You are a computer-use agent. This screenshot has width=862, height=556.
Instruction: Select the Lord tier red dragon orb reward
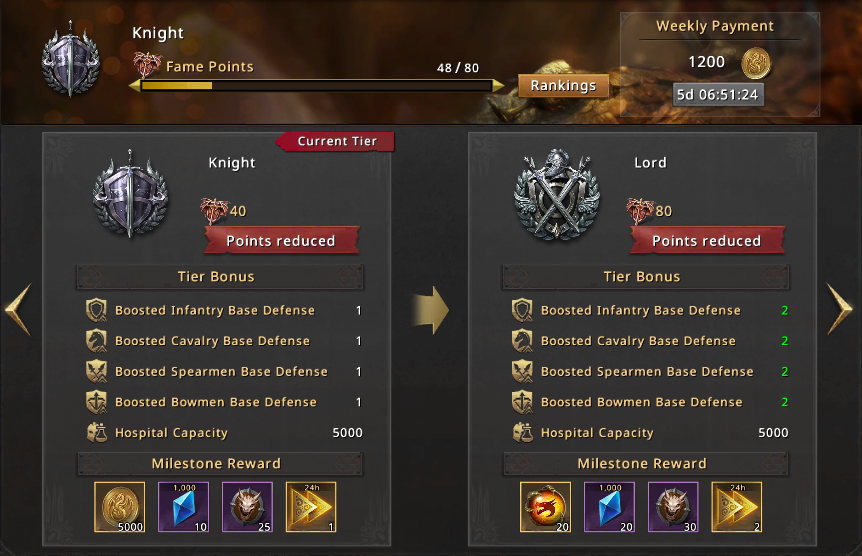[546, 507]
